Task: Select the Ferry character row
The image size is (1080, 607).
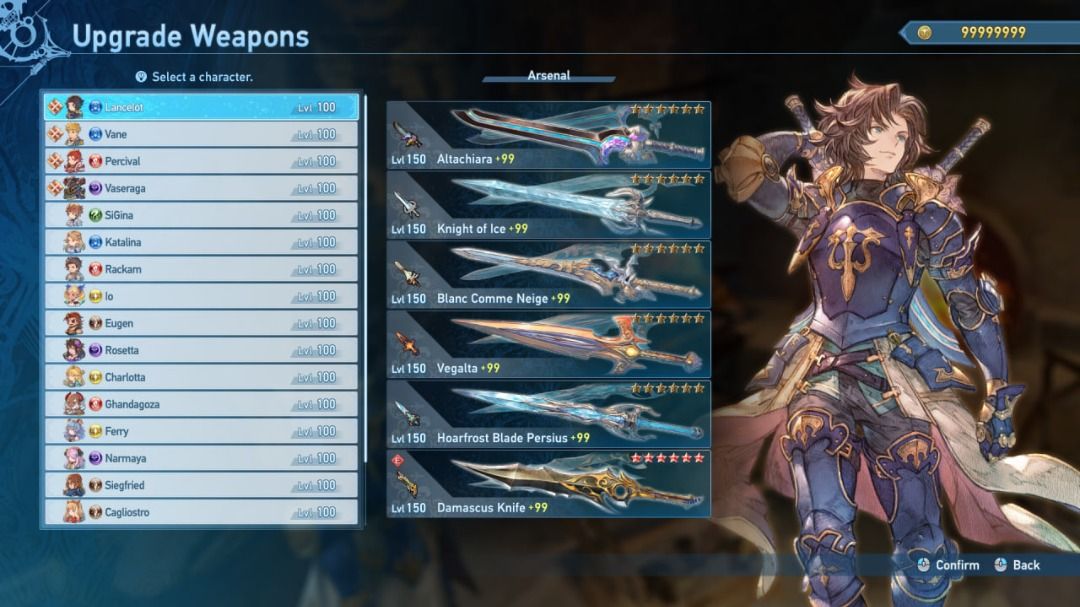Action: tap(200, 431)
